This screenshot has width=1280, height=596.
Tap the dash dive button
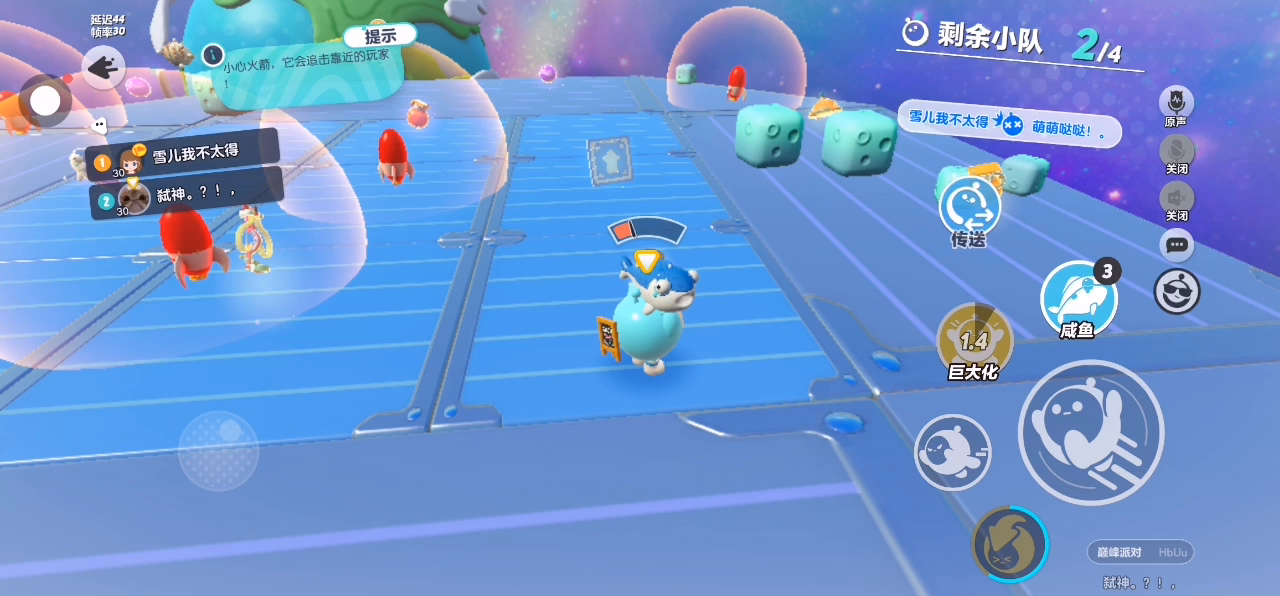coord(953,452)
